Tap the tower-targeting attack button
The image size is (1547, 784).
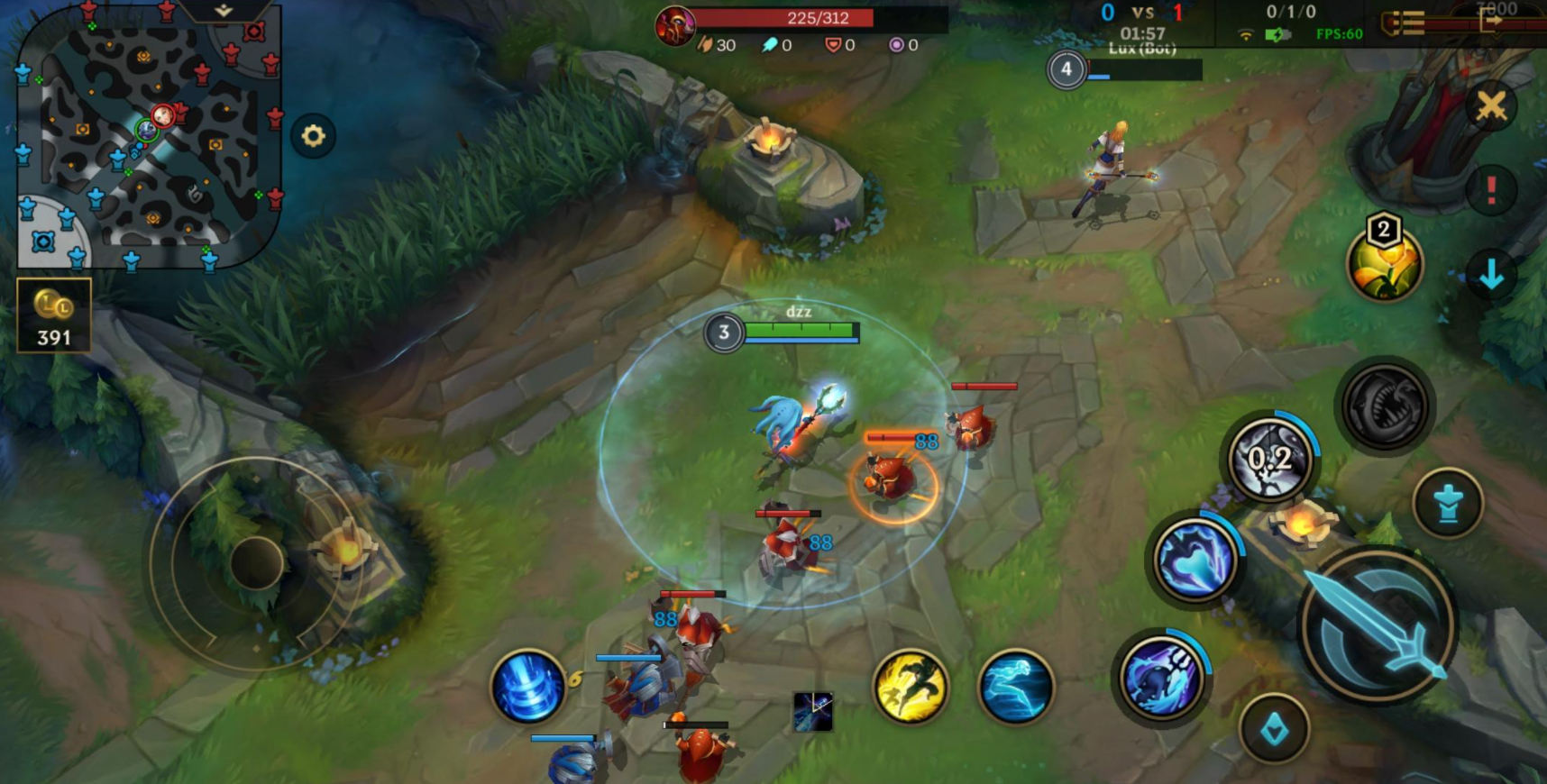click(x=1448, y=503)
